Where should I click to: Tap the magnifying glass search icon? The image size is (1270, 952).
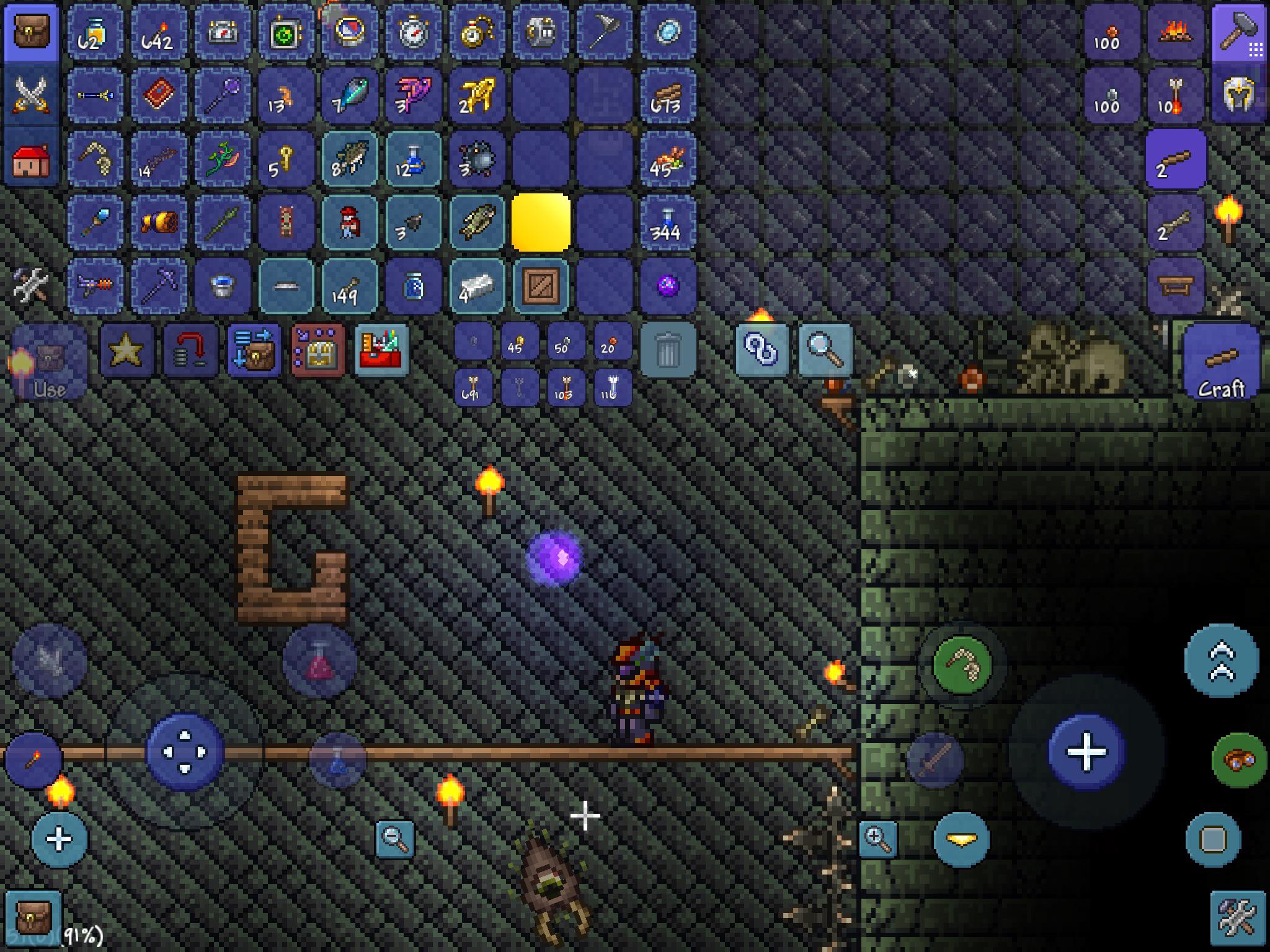(x=825, y=351)
